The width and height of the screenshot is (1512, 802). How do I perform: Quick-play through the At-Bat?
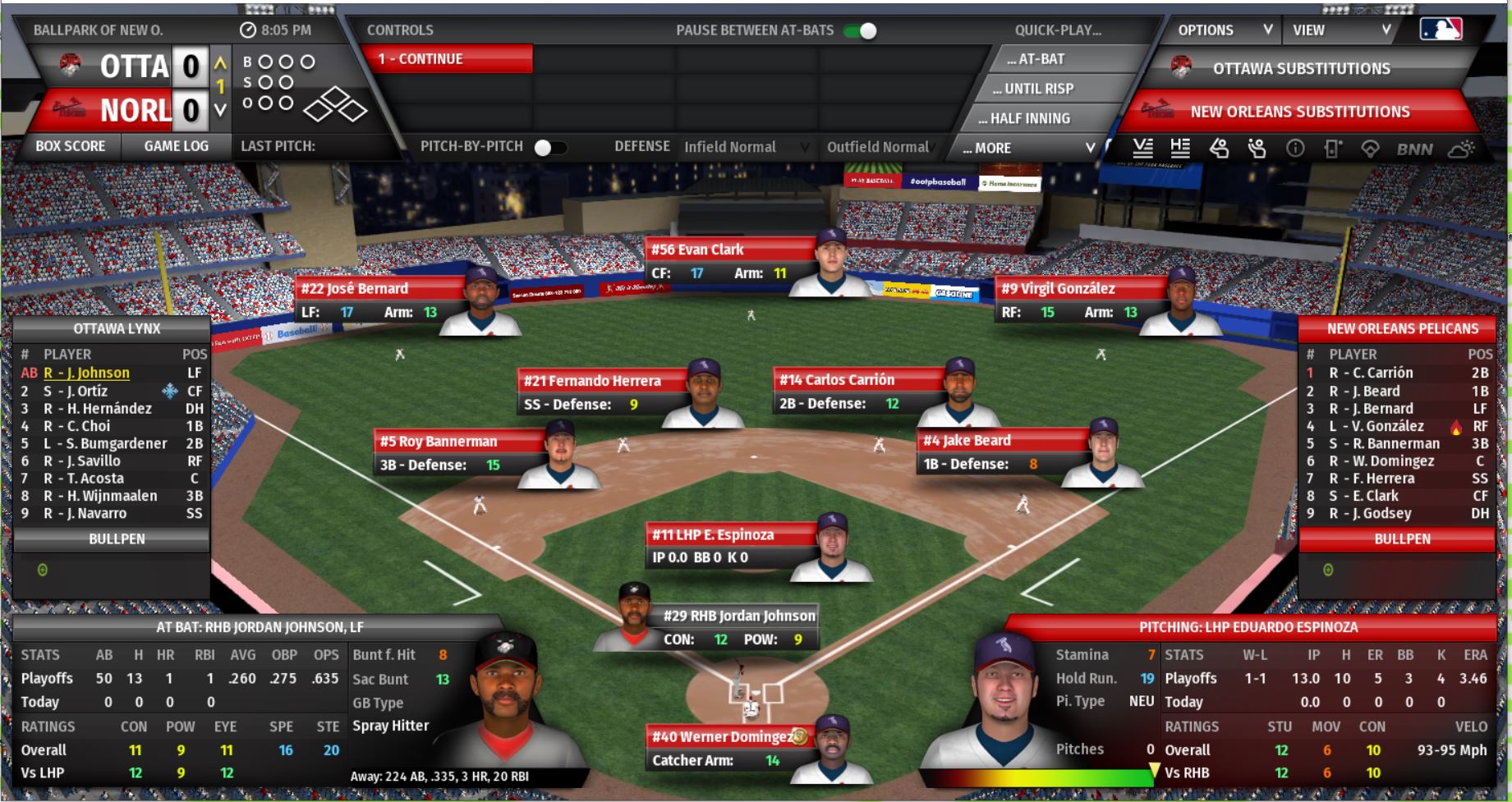click(x=1041, y=59)
